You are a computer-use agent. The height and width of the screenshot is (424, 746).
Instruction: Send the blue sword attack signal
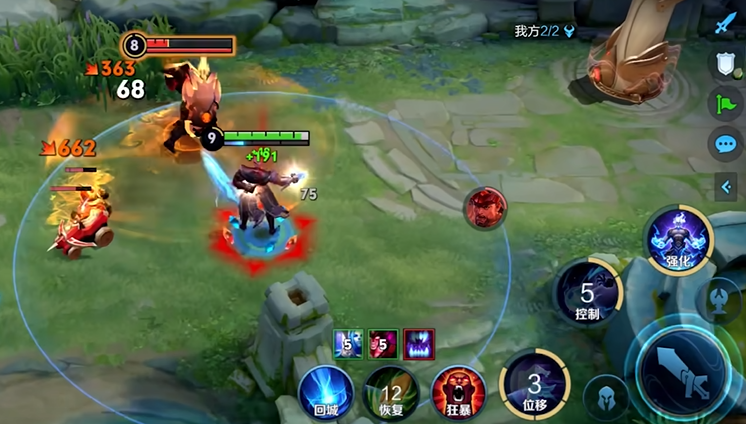tap(725, 24)
